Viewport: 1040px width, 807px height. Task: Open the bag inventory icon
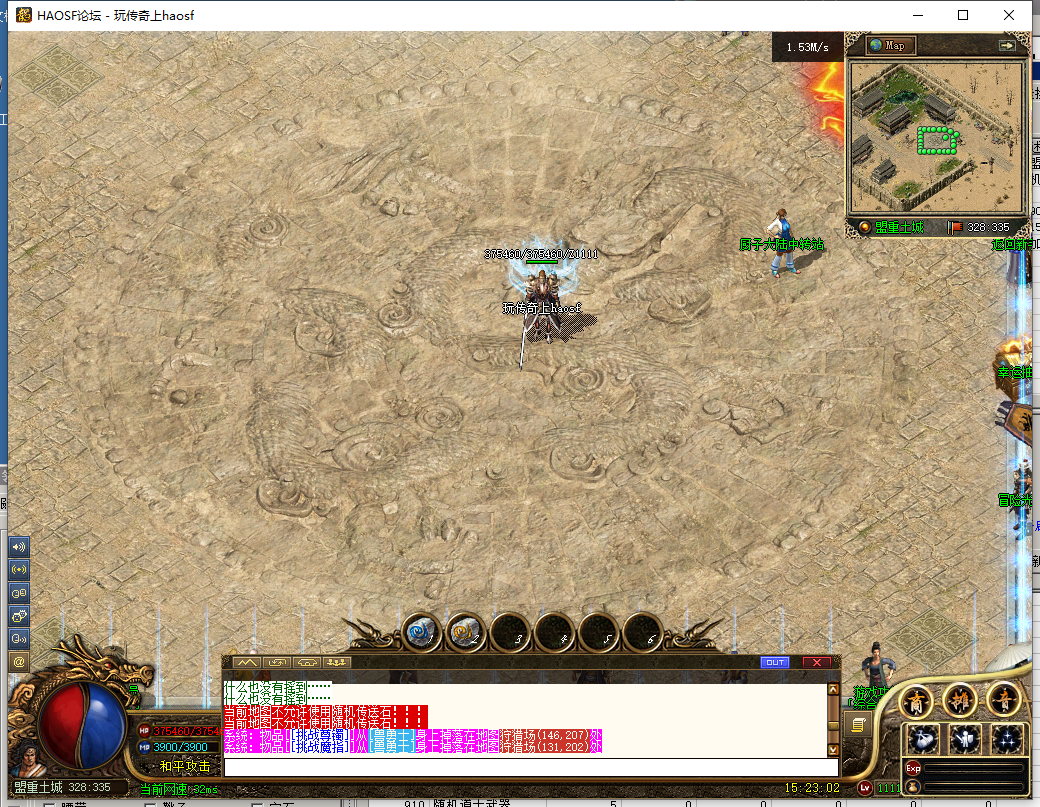tap(922, 740)
